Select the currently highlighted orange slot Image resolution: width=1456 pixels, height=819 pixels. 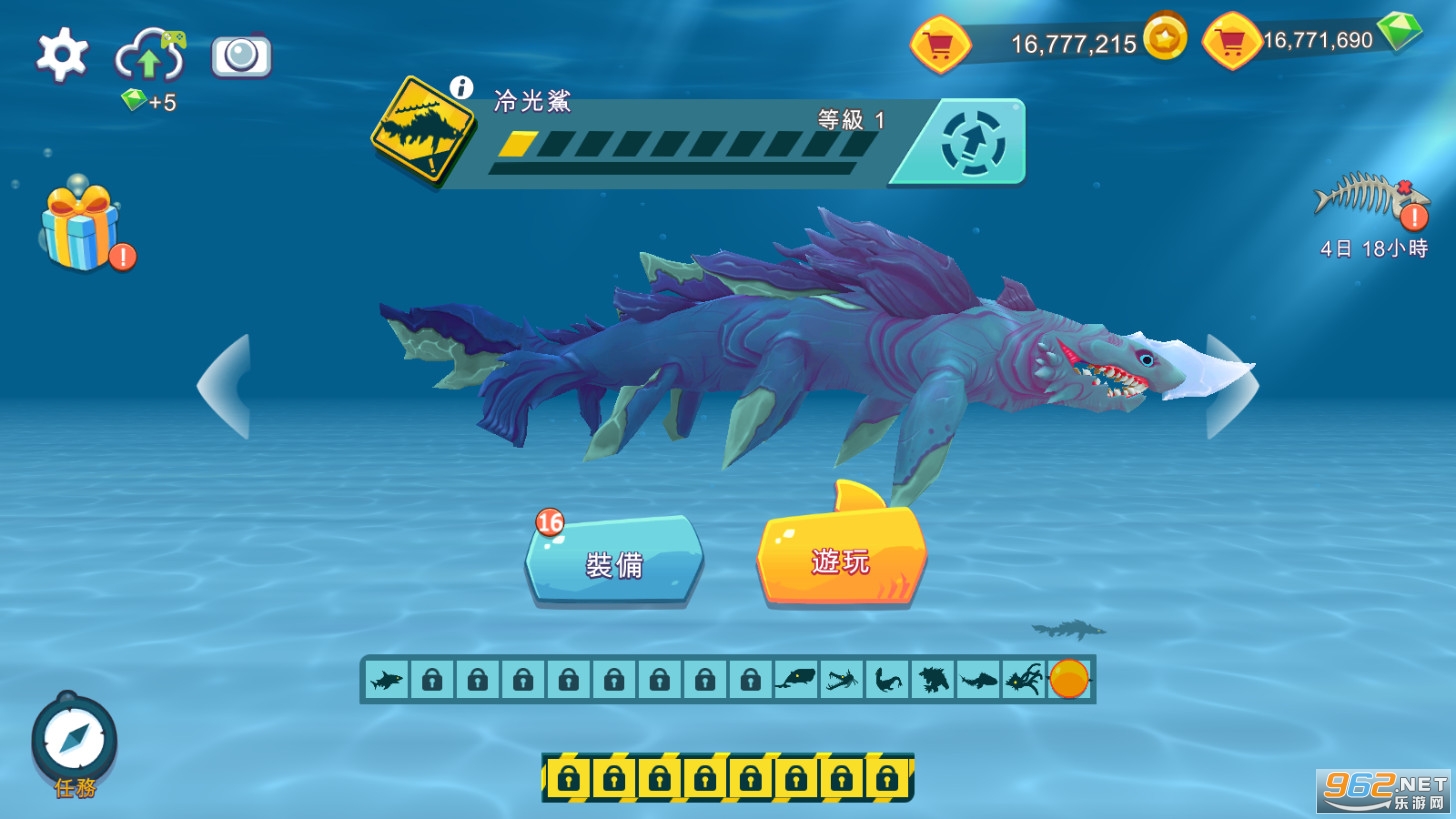coord(1069,680)
